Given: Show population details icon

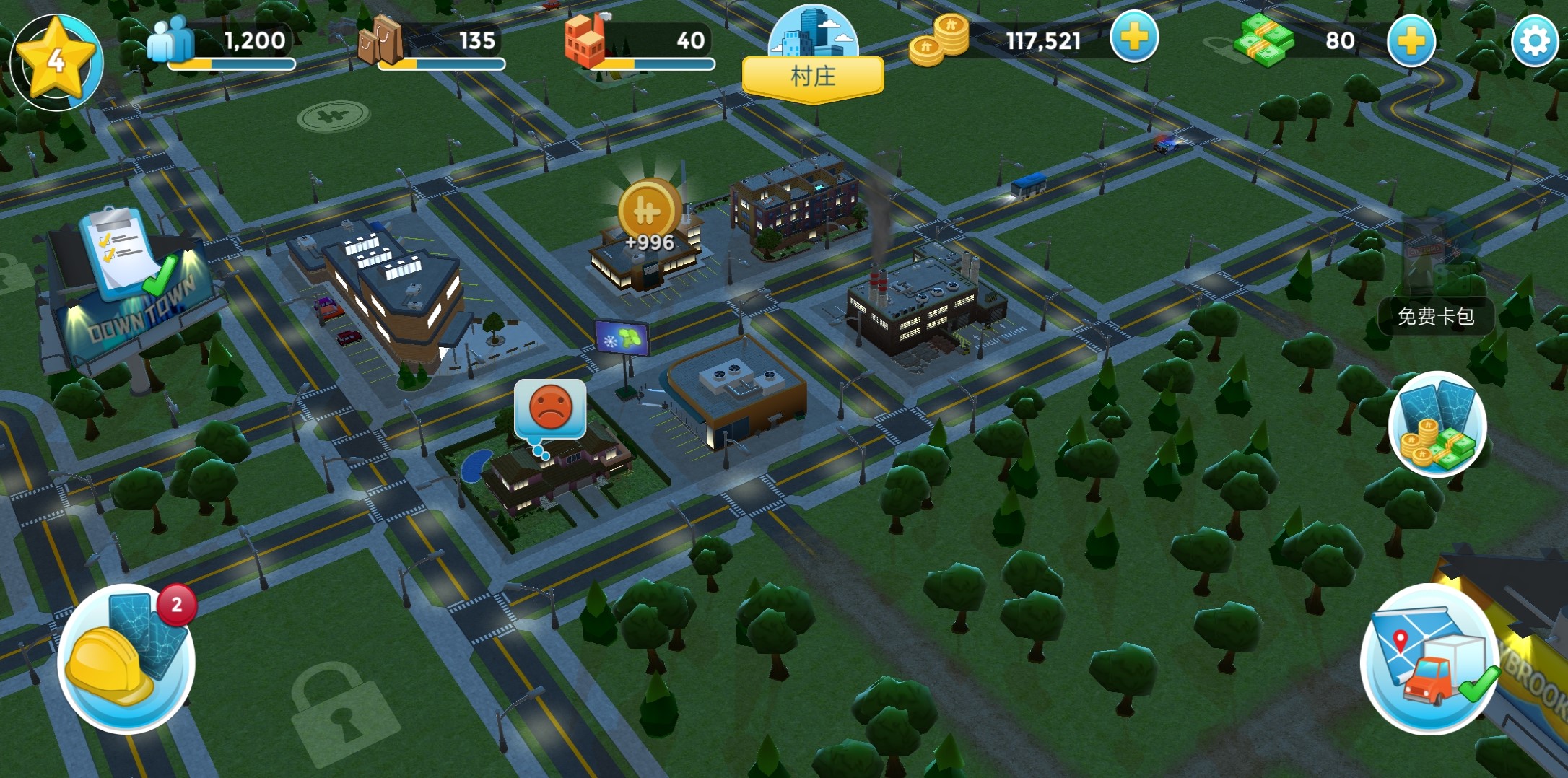Looking at the screenshot, I should click(170, 40).
